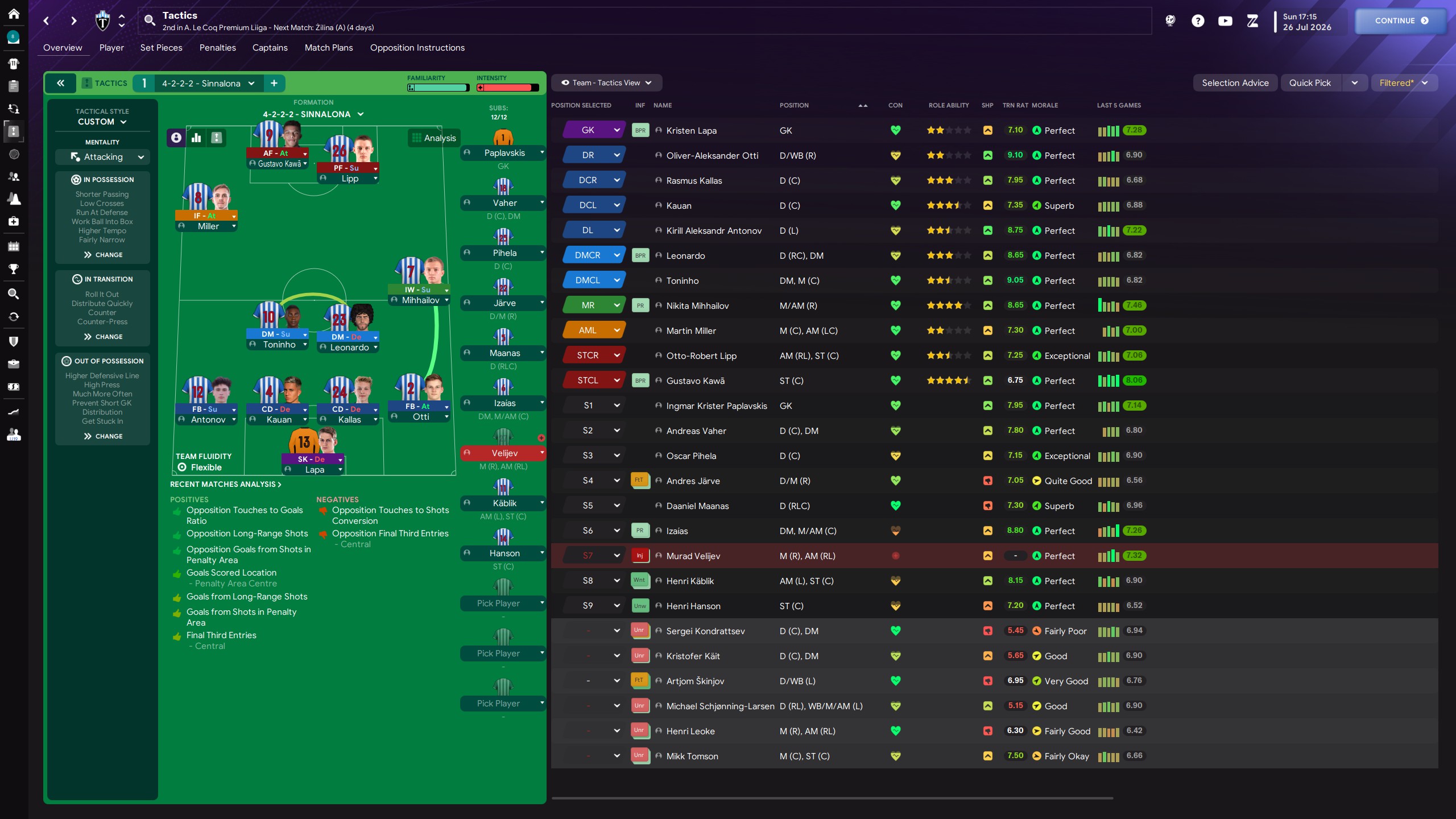Switch to the Set Pieces tab
1456x819 pixels.
pyautogui.click(x=161, y=48)
